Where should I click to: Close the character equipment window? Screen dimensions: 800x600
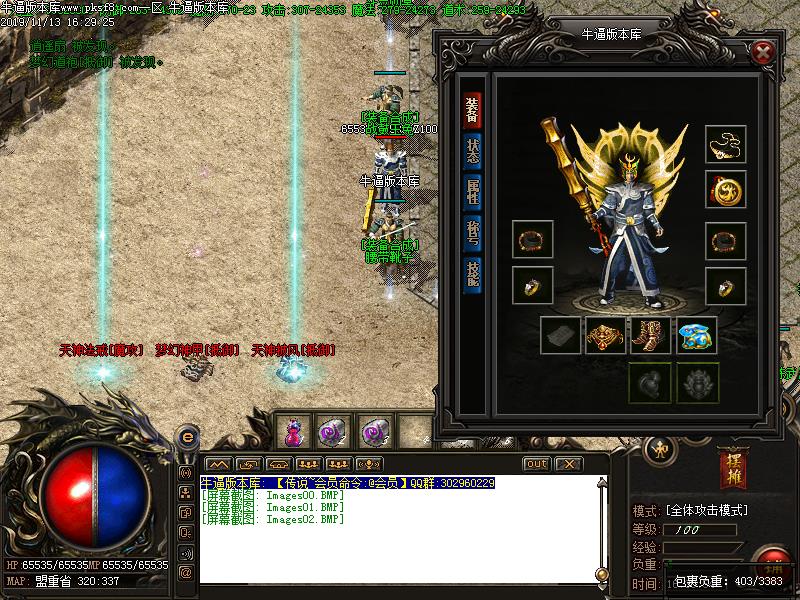click(x=763, y=52)
